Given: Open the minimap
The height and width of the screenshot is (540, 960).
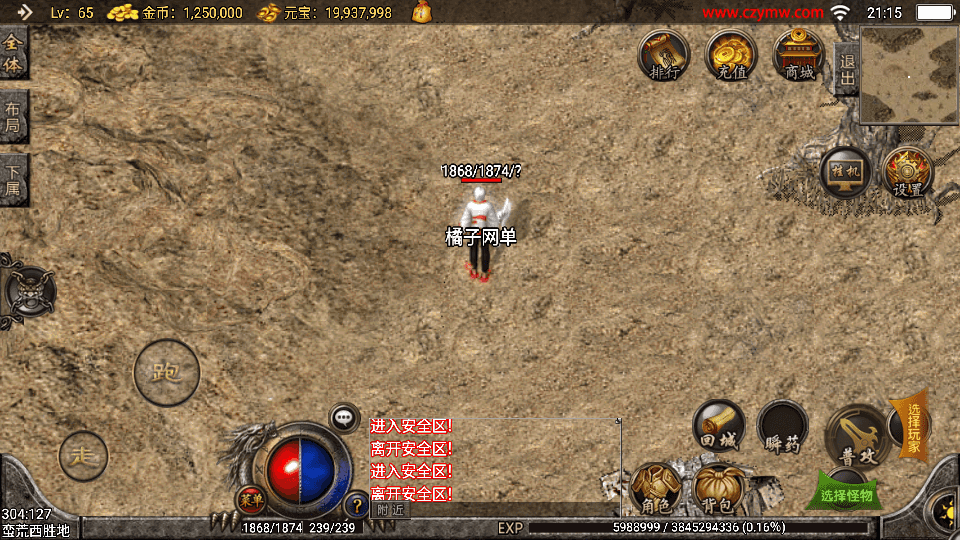Looking at the screenshot, I should click(x=908, y=75).
